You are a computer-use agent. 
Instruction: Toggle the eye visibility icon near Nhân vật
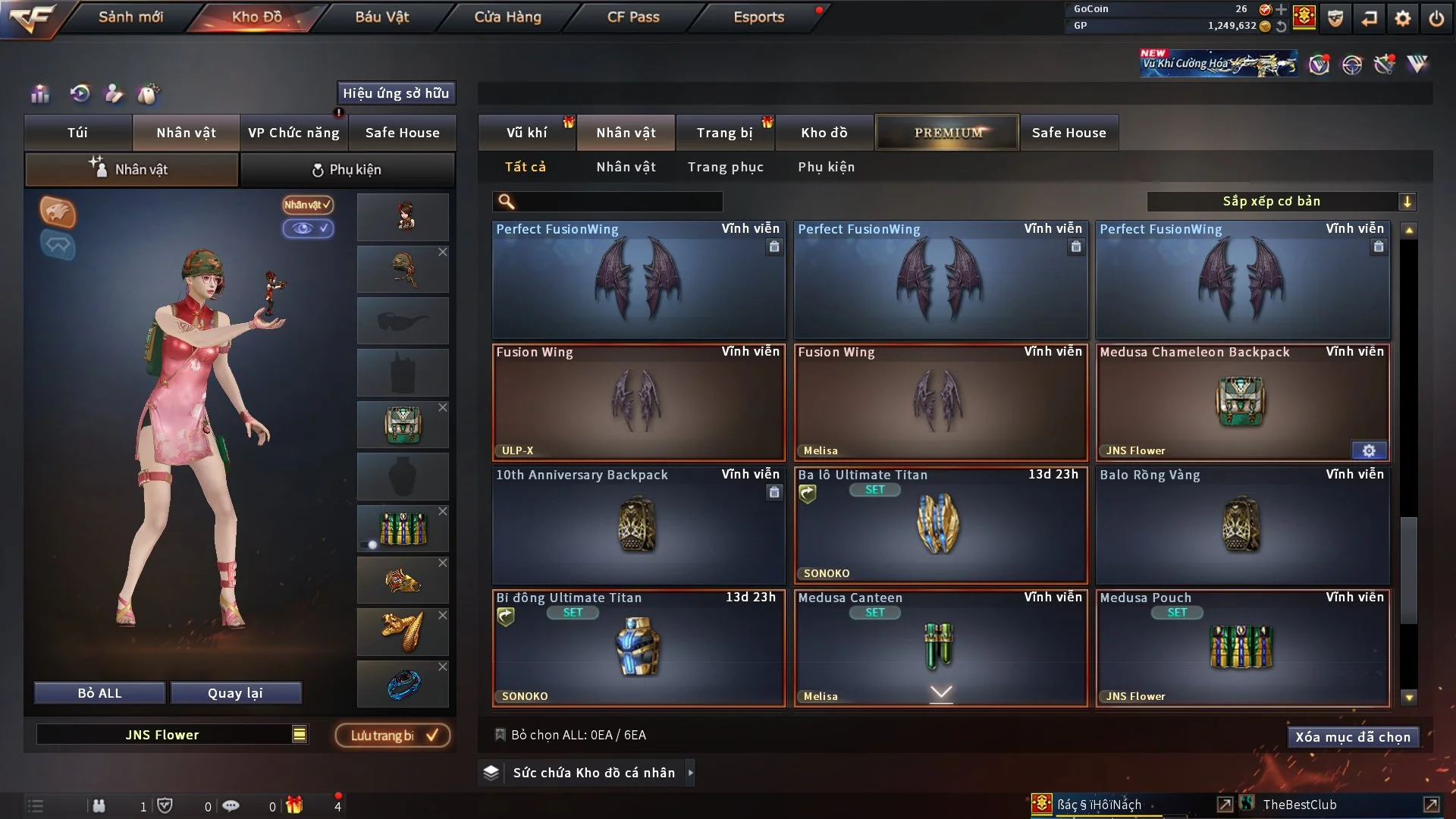(309, 229)
